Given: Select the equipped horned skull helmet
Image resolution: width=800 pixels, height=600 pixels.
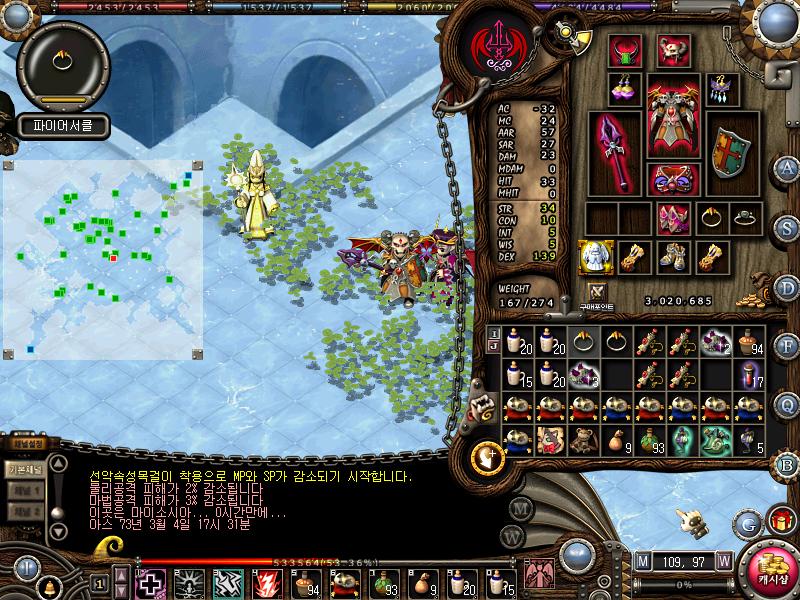Looking at the screenshot, I should pyautogui.click(x=673, y=50).
